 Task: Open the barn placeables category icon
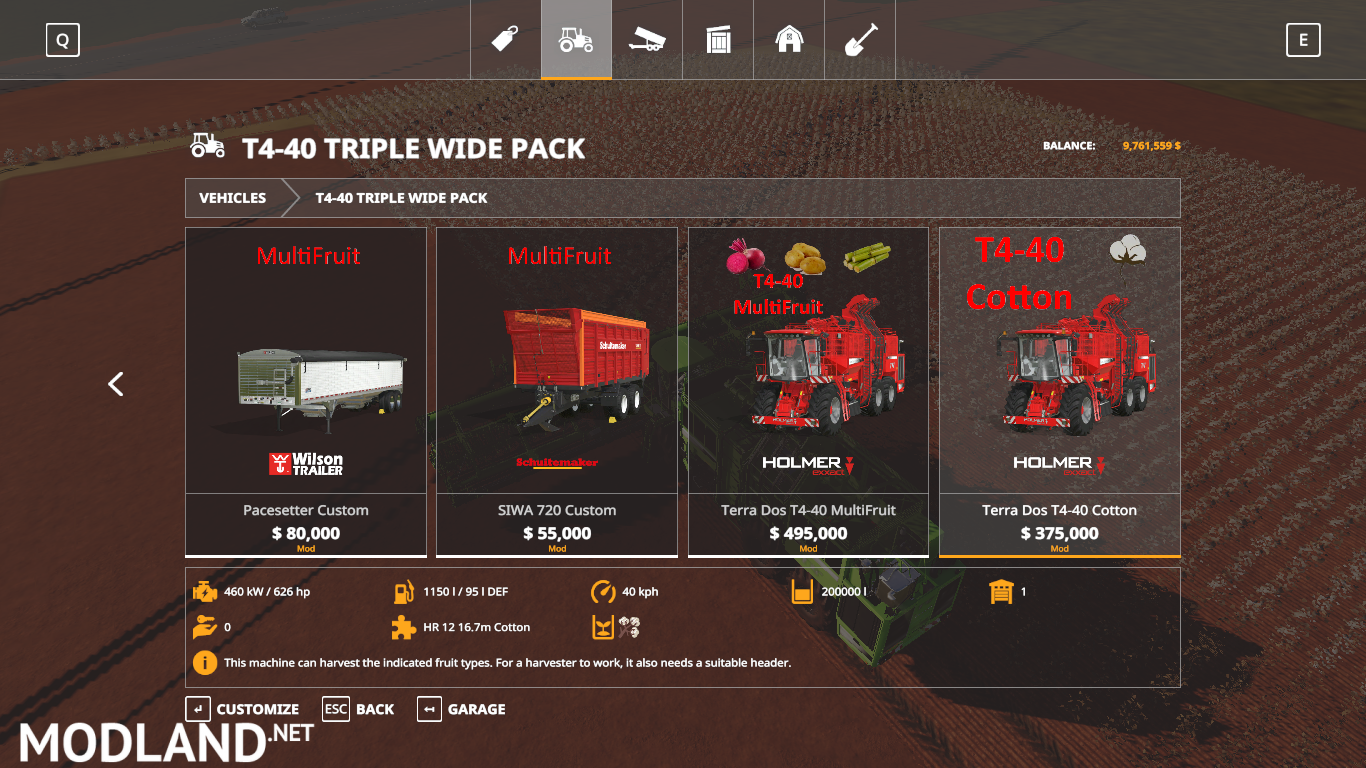789,39
